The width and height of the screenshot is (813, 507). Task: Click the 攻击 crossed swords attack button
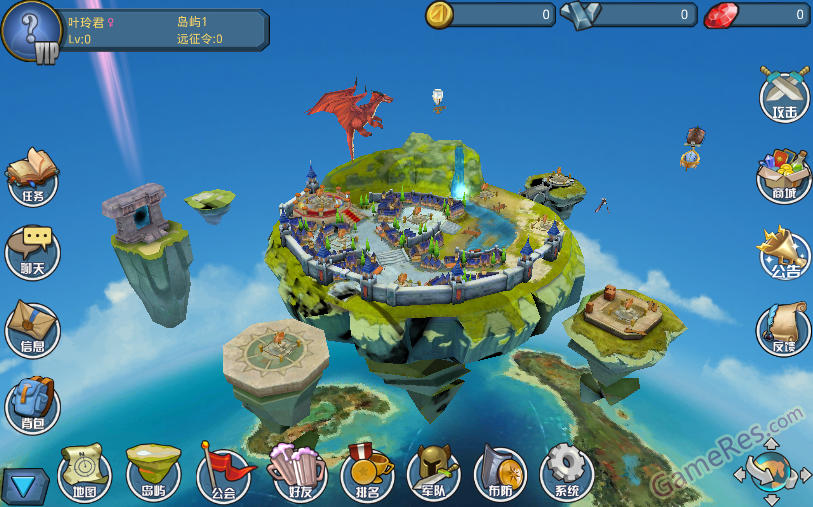coord(785,95)
